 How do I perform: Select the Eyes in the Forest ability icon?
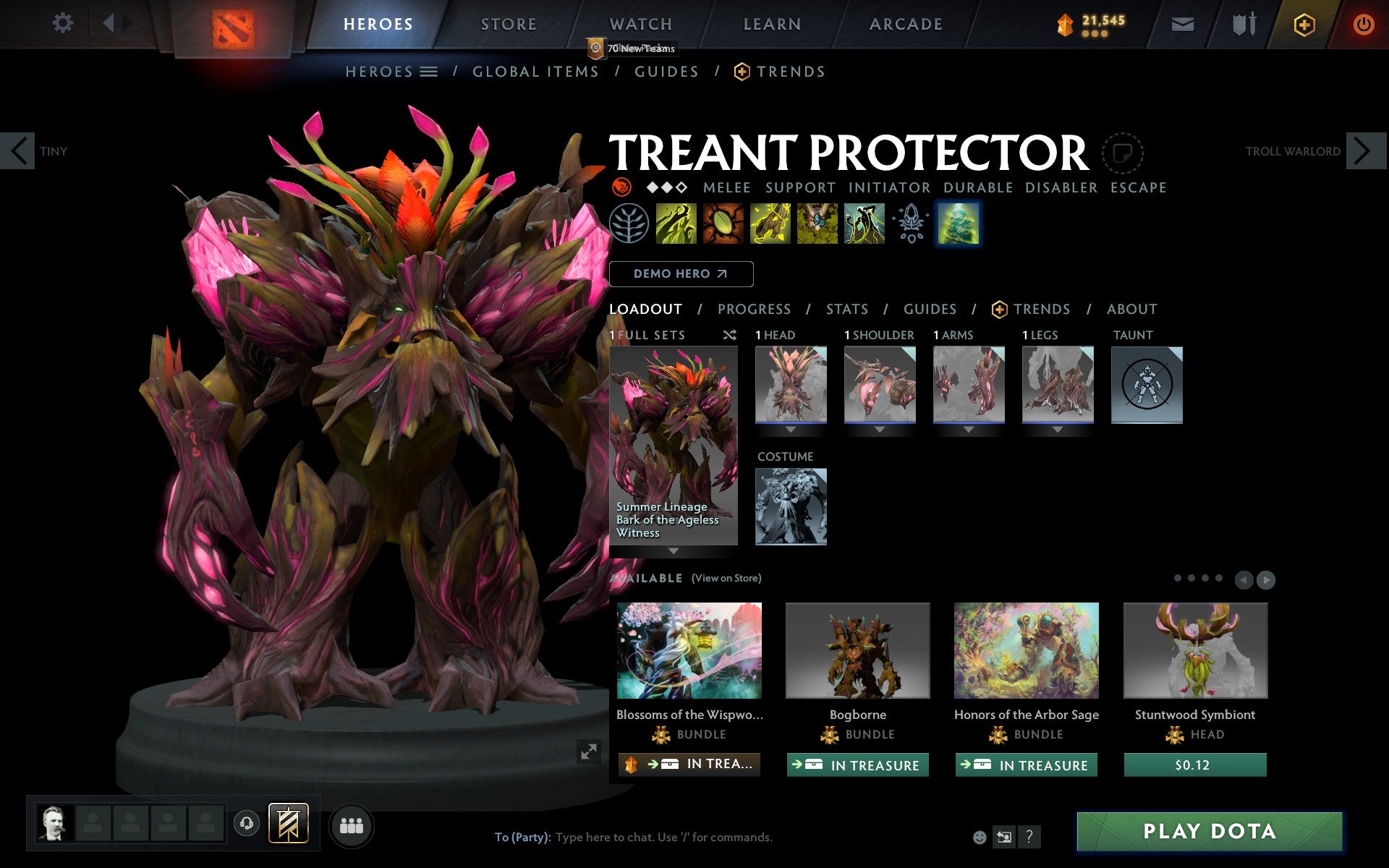(x=817, y=224)
